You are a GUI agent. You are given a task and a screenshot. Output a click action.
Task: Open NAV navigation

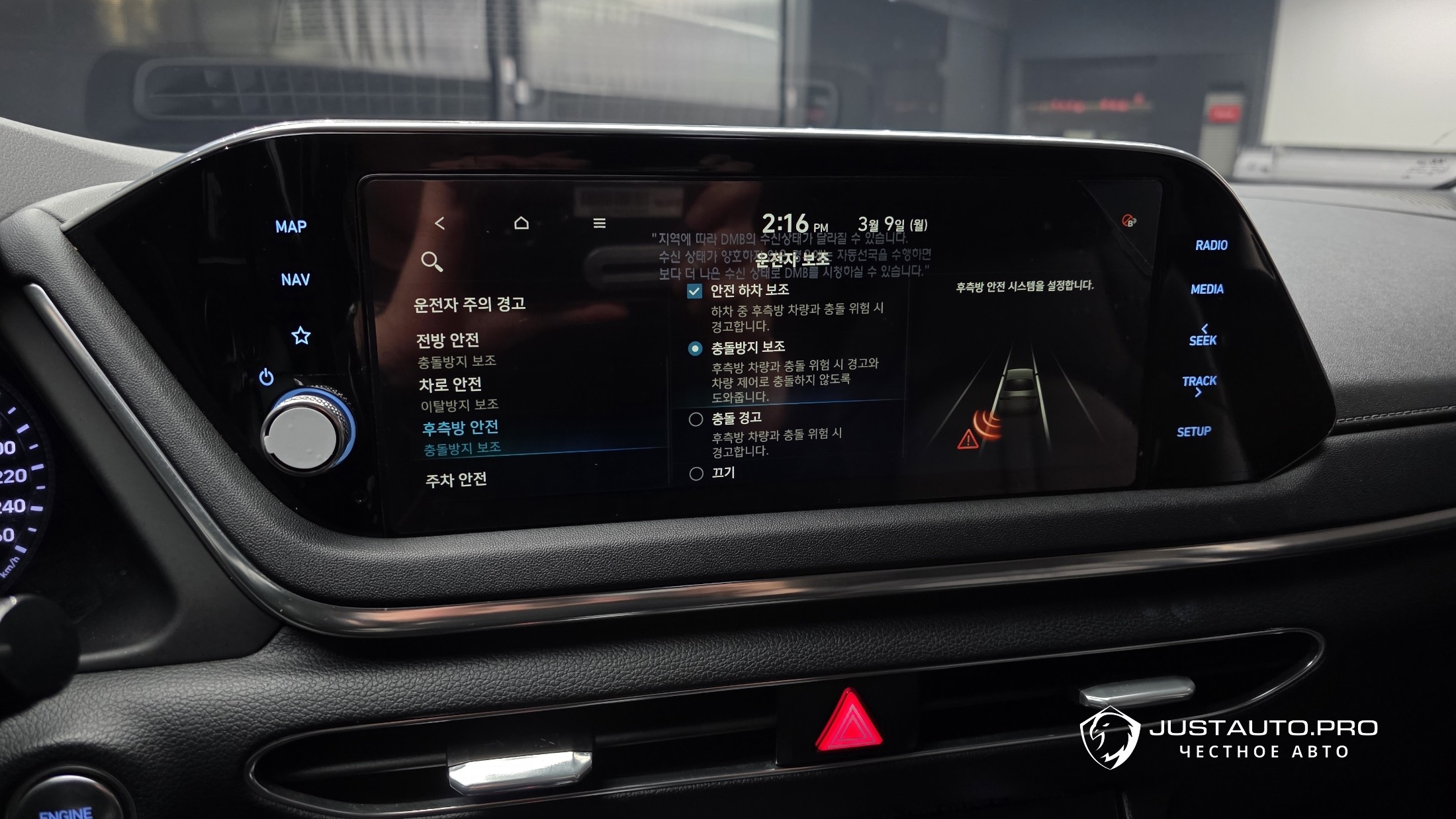point(295,280)
